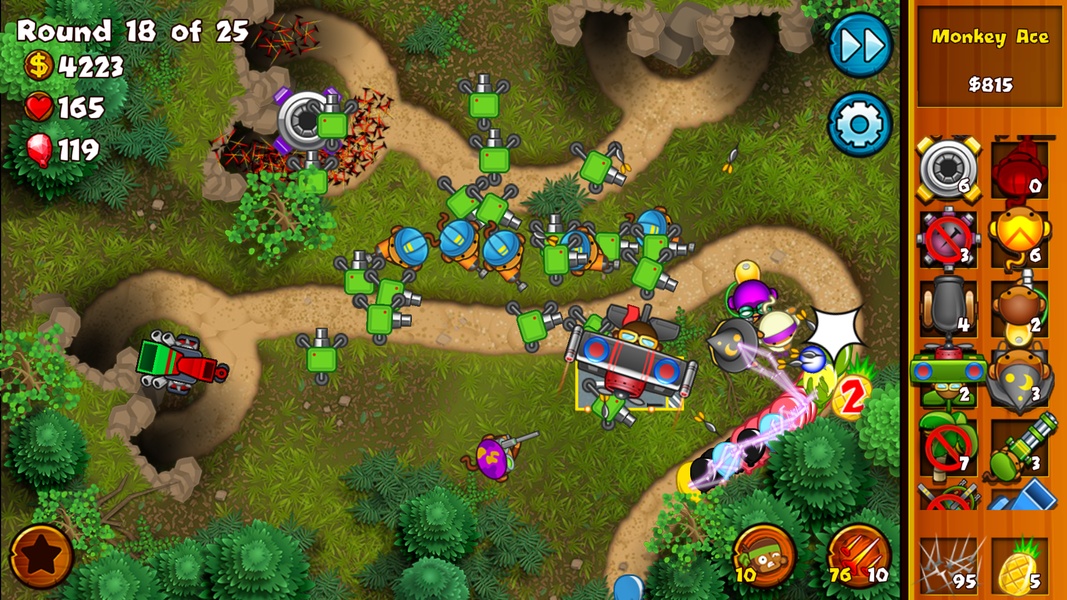This screenshot has width=1067, height=600.
Task: Open the star specialty button
Action: pyautogui.click(x=41, y=555)
